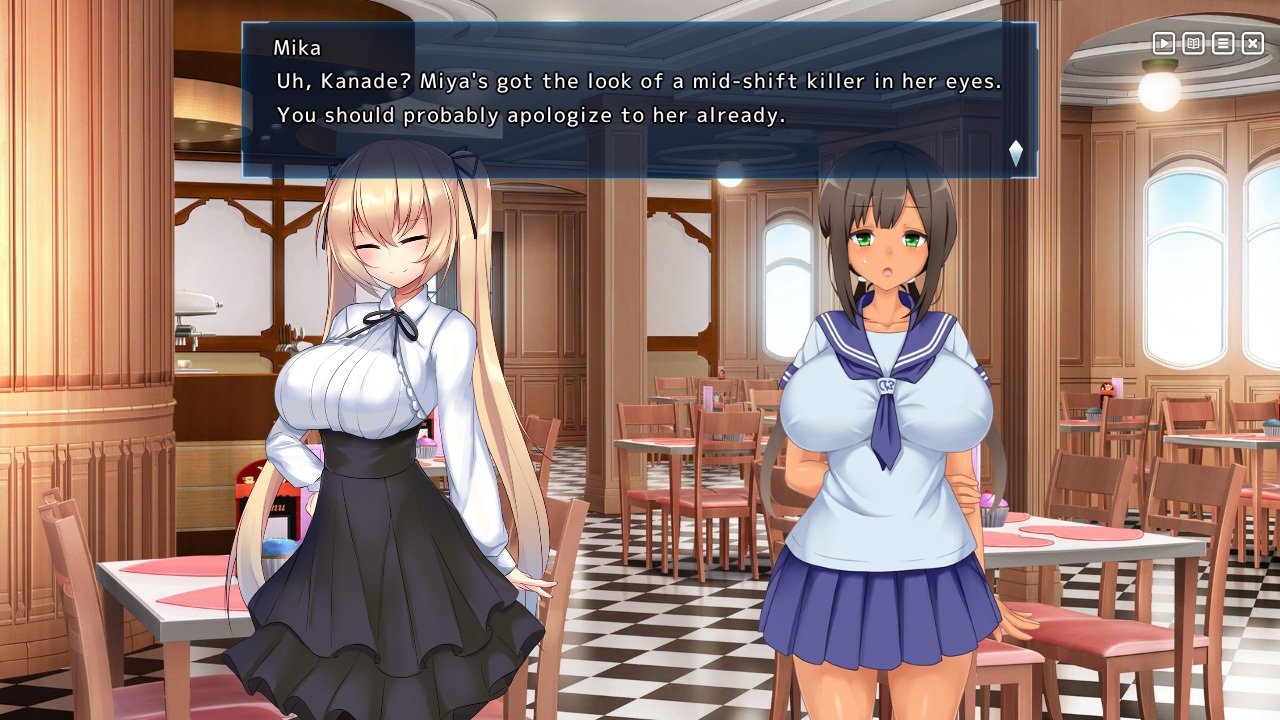This screenshot has height=720, width=1280.
Task: Click the hamburger menu icon
Action: (x=1222, y=44)
